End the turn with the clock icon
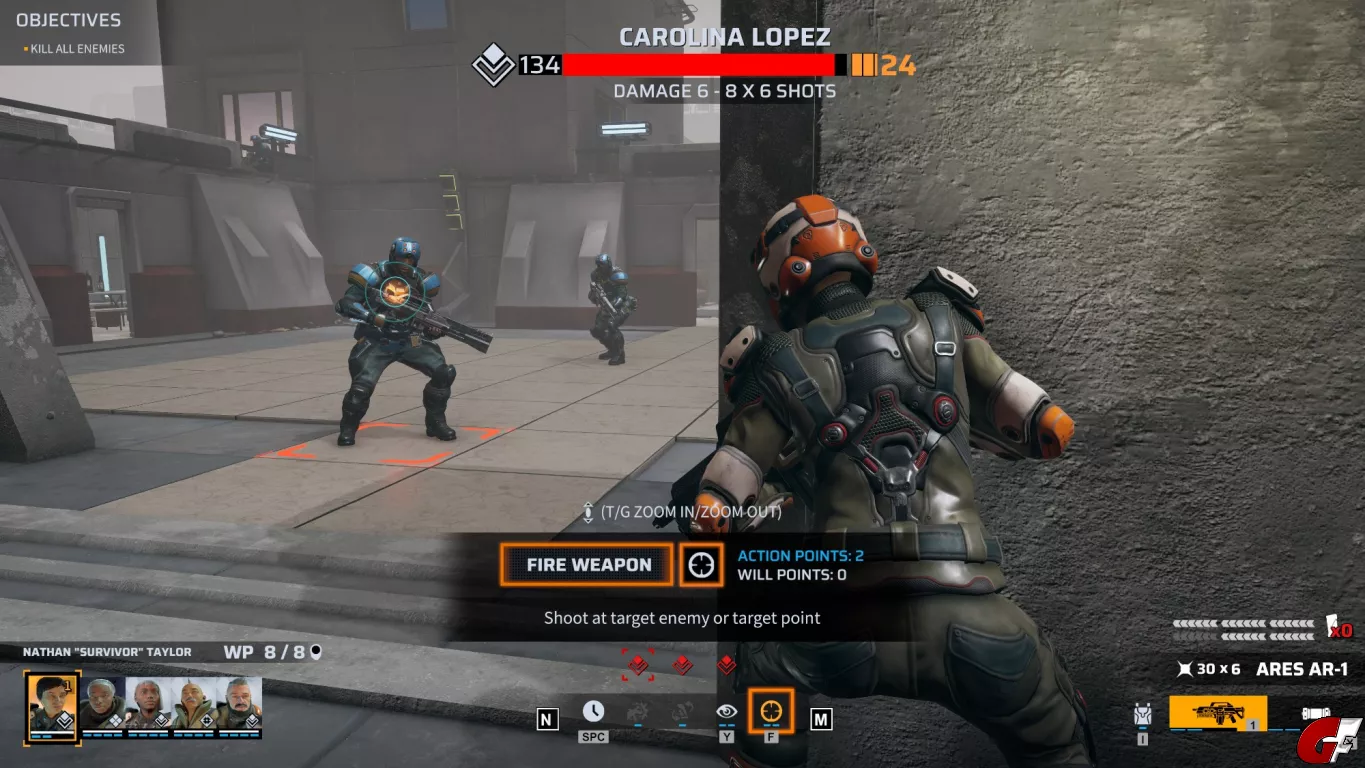 click(593, 711)
